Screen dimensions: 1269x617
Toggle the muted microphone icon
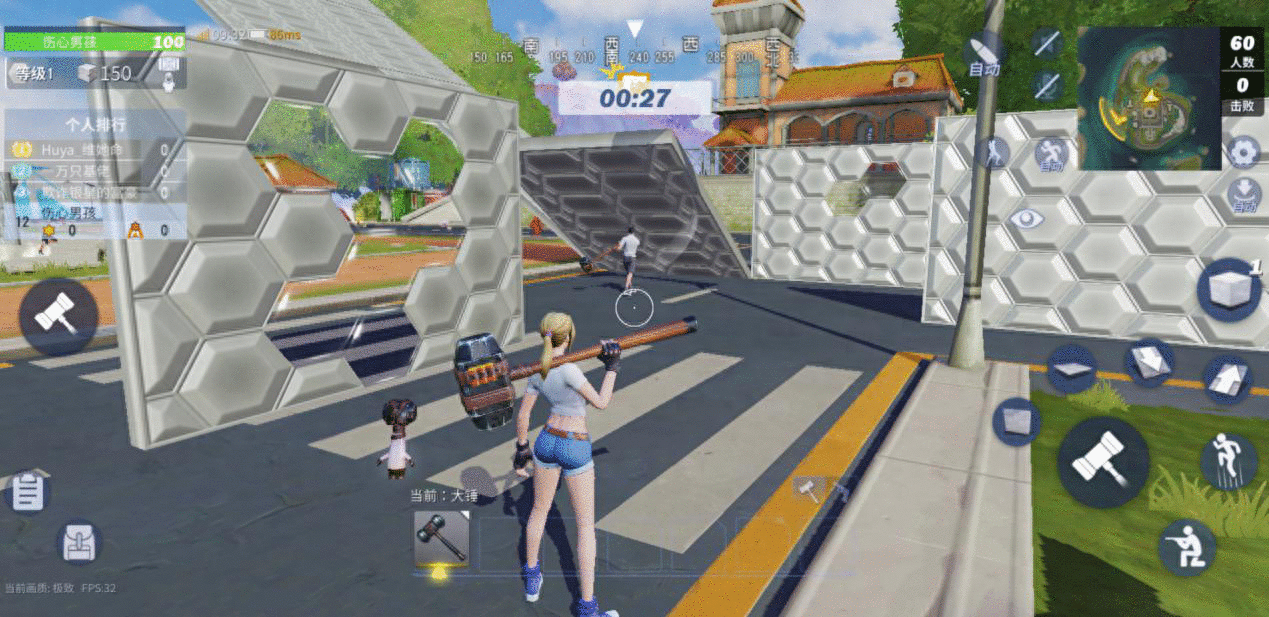tap(1047, 84)
